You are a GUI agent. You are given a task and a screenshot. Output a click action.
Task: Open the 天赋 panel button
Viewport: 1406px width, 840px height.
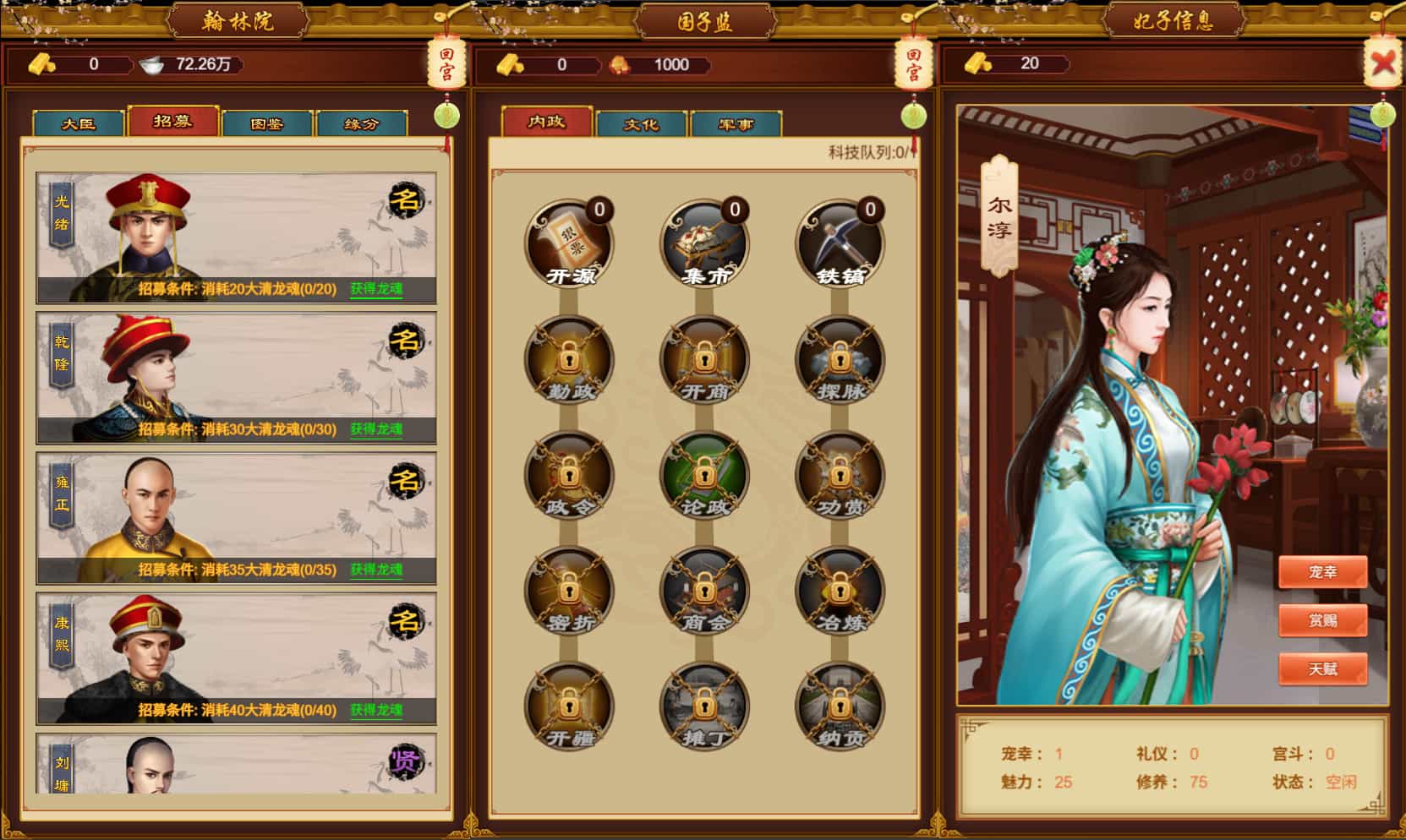1325,669
